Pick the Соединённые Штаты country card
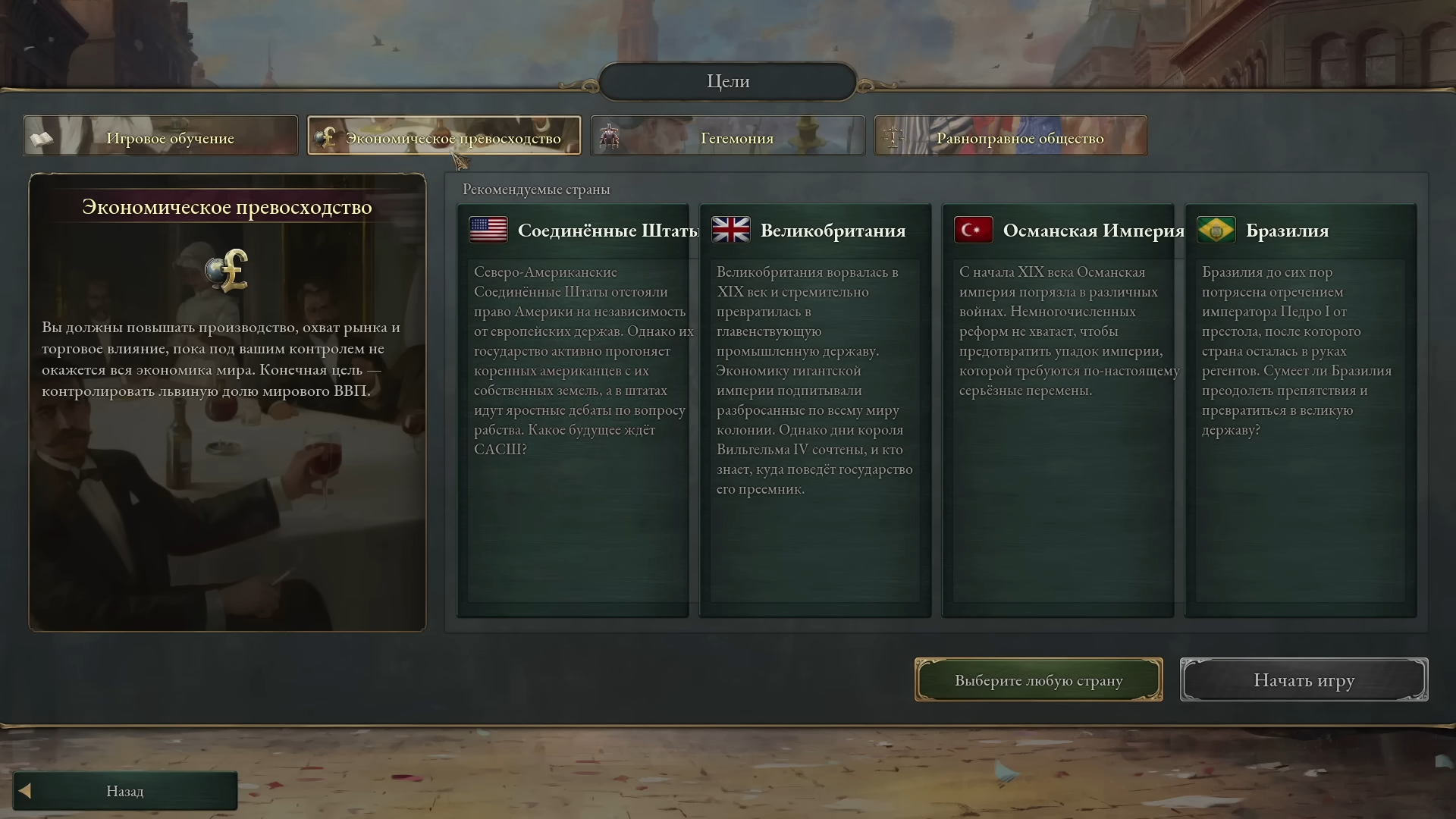This screenshot has height=819, width=1456. [x=573, y=409]
